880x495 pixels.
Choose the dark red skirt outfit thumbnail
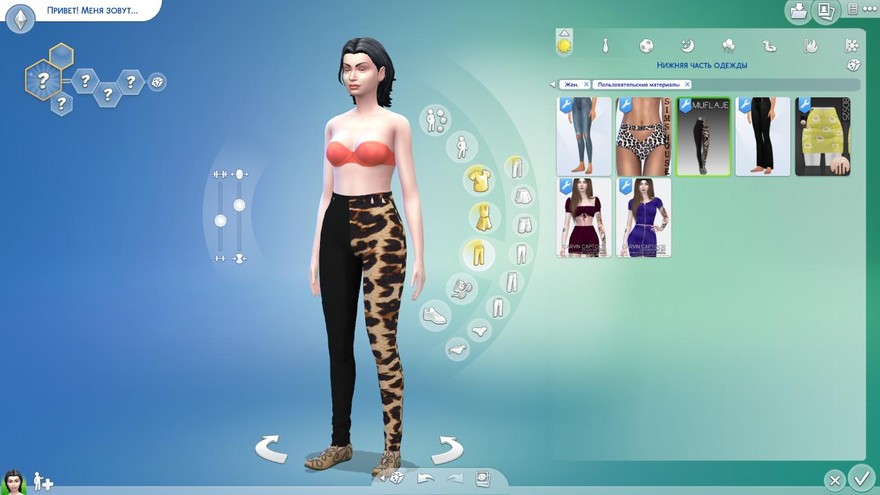[x=583, y=218]
